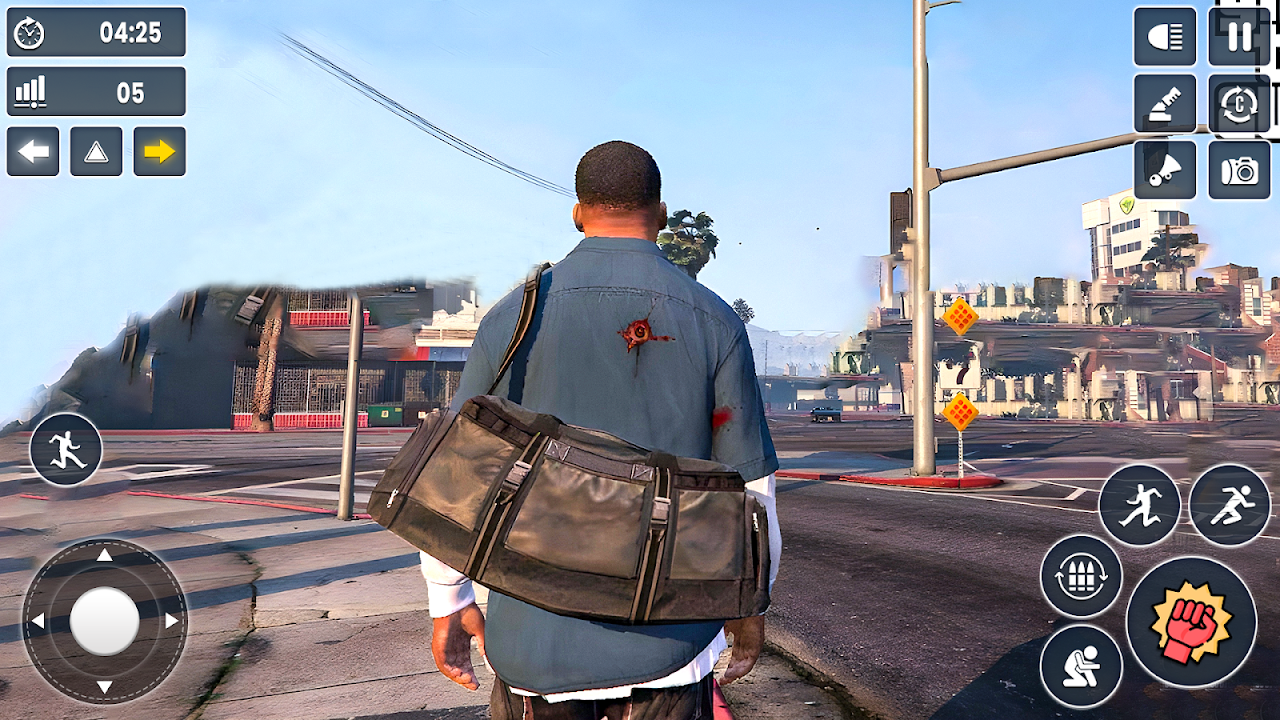Punch with the red fist button
This screenshot has width=1280, height=720.
1190,622
